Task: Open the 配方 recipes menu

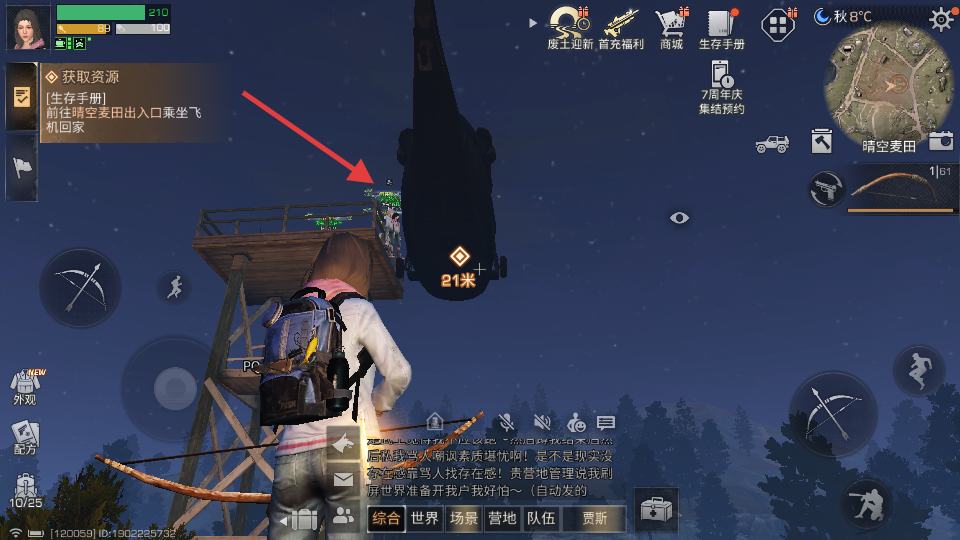Action: [25, 437]
